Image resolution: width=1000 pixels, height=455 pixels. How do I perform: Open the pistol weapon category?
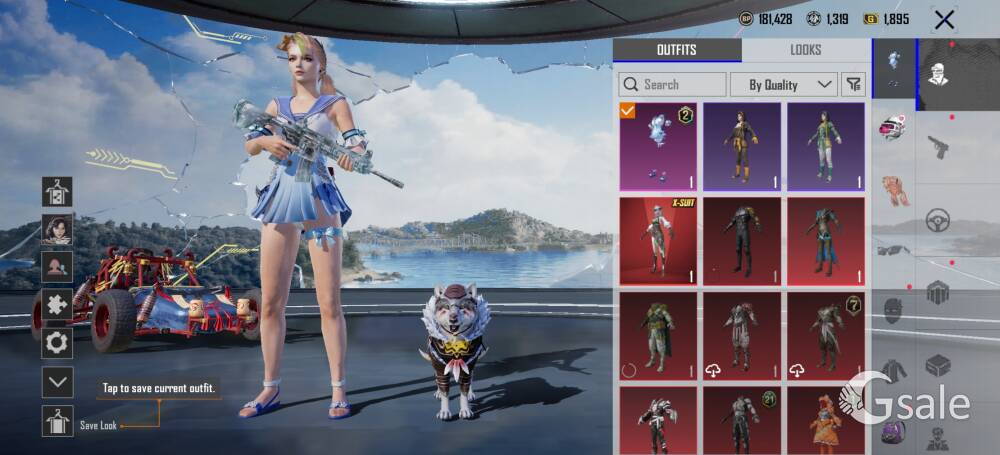[x=937, y=147]
